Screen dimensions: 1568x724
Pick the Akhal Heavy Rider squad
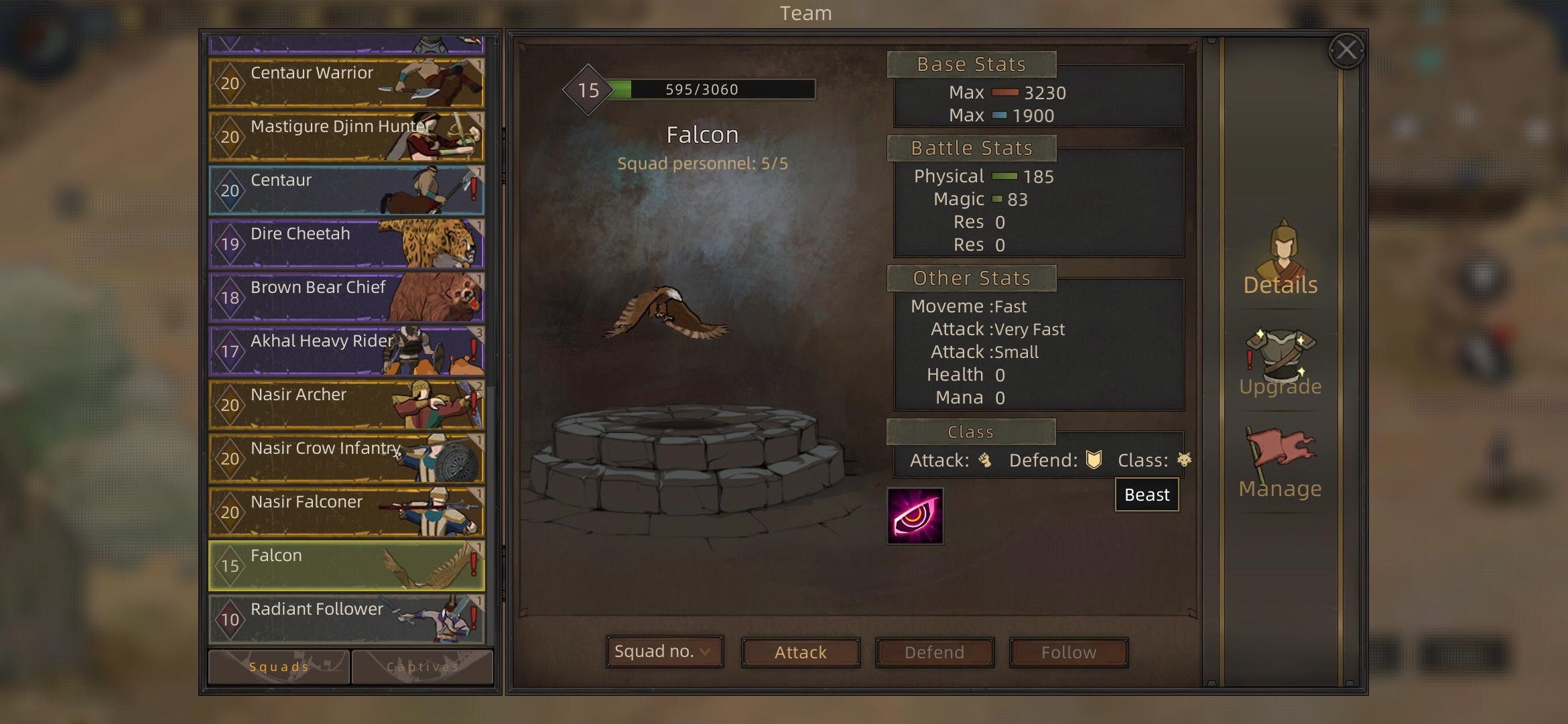346,351
